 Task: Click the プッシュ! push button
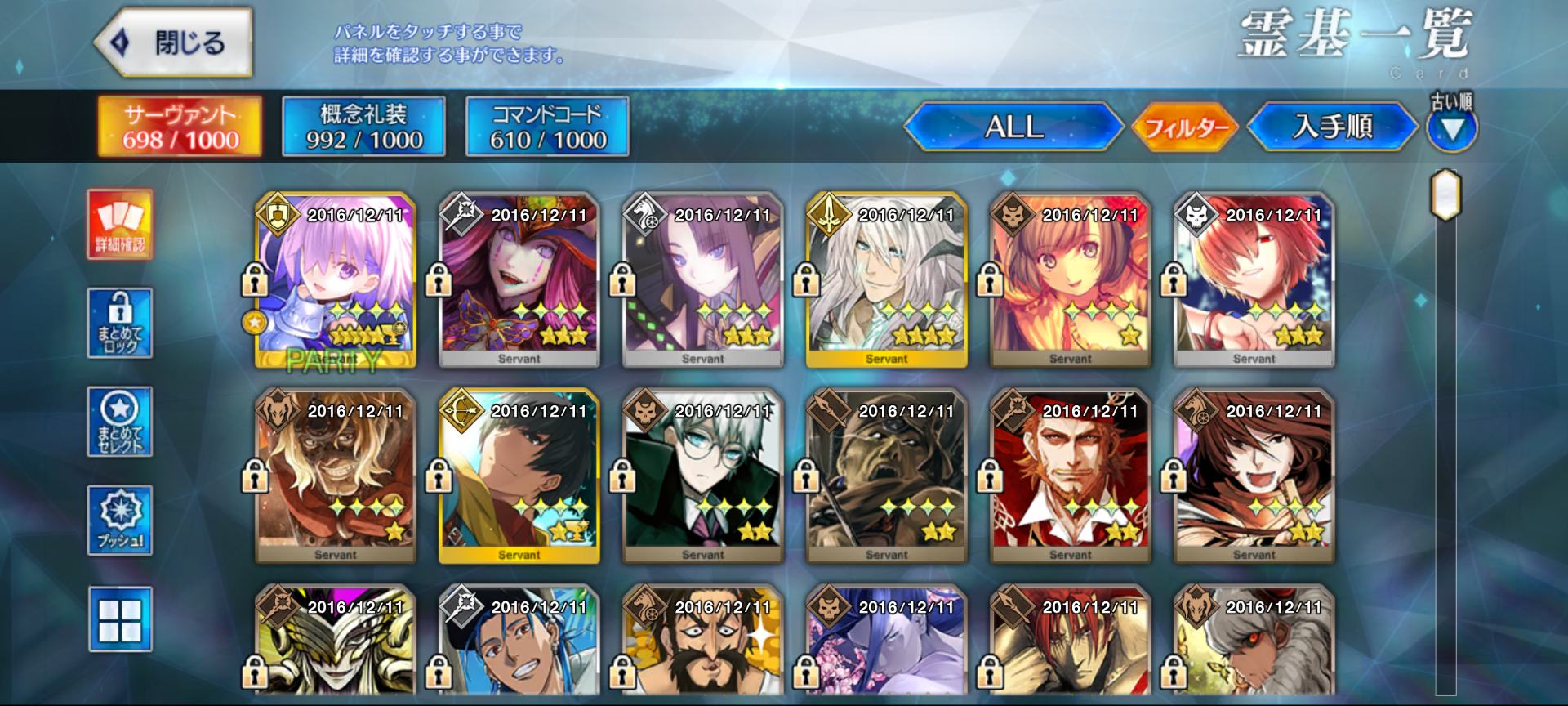click(x=120, y=521)
